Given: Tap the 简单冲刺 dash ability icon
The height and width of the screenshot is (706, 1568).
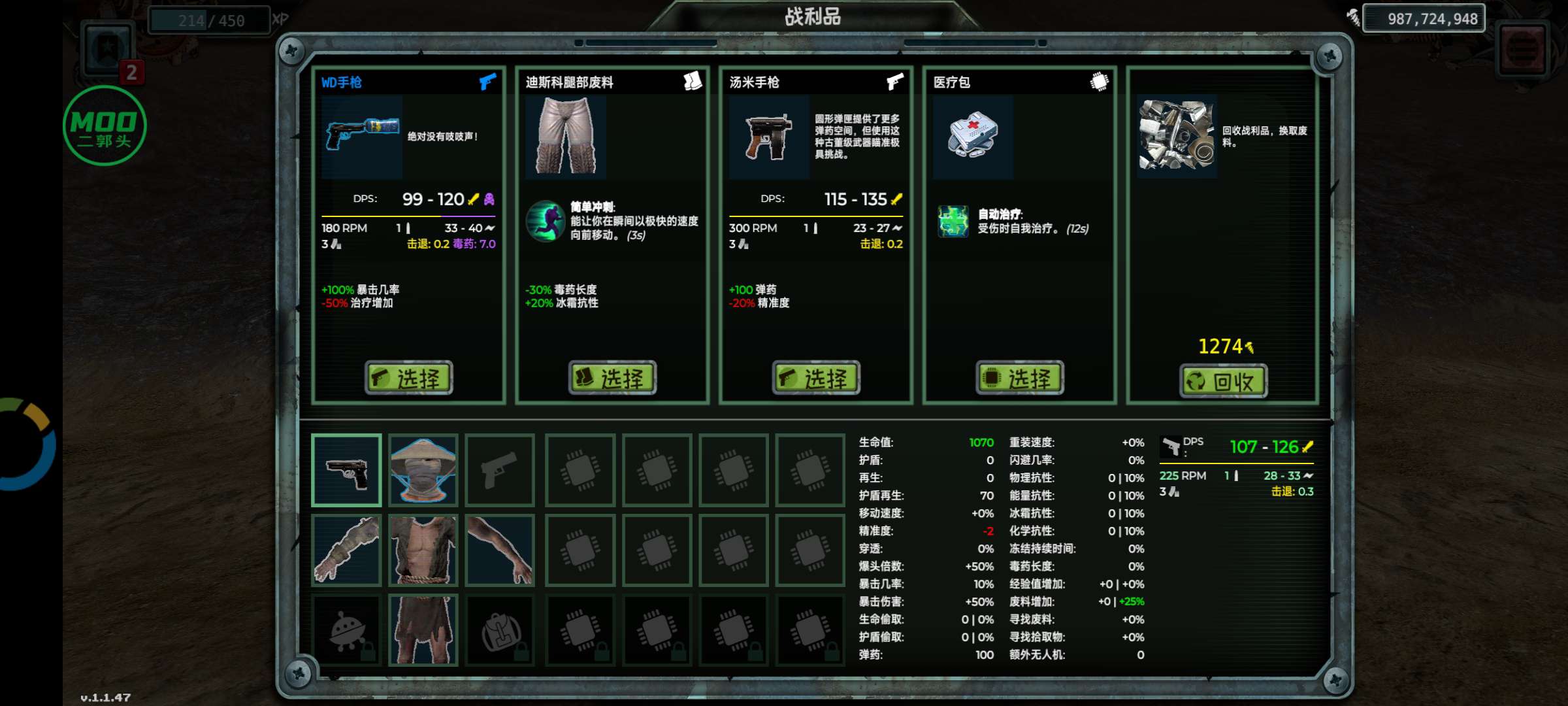Looking at the screenshot, I should coord(545,221).
